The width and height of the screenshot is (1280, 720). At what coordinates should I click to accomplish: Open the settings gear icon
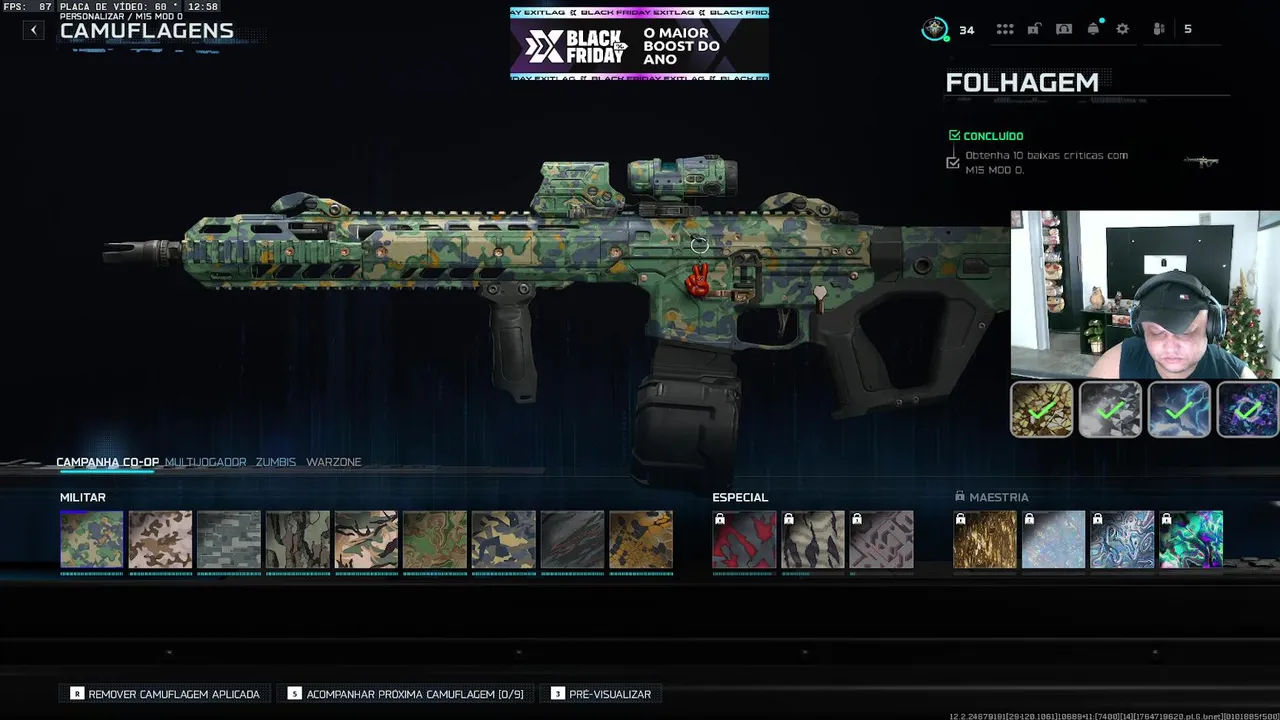coord(1123,29)
